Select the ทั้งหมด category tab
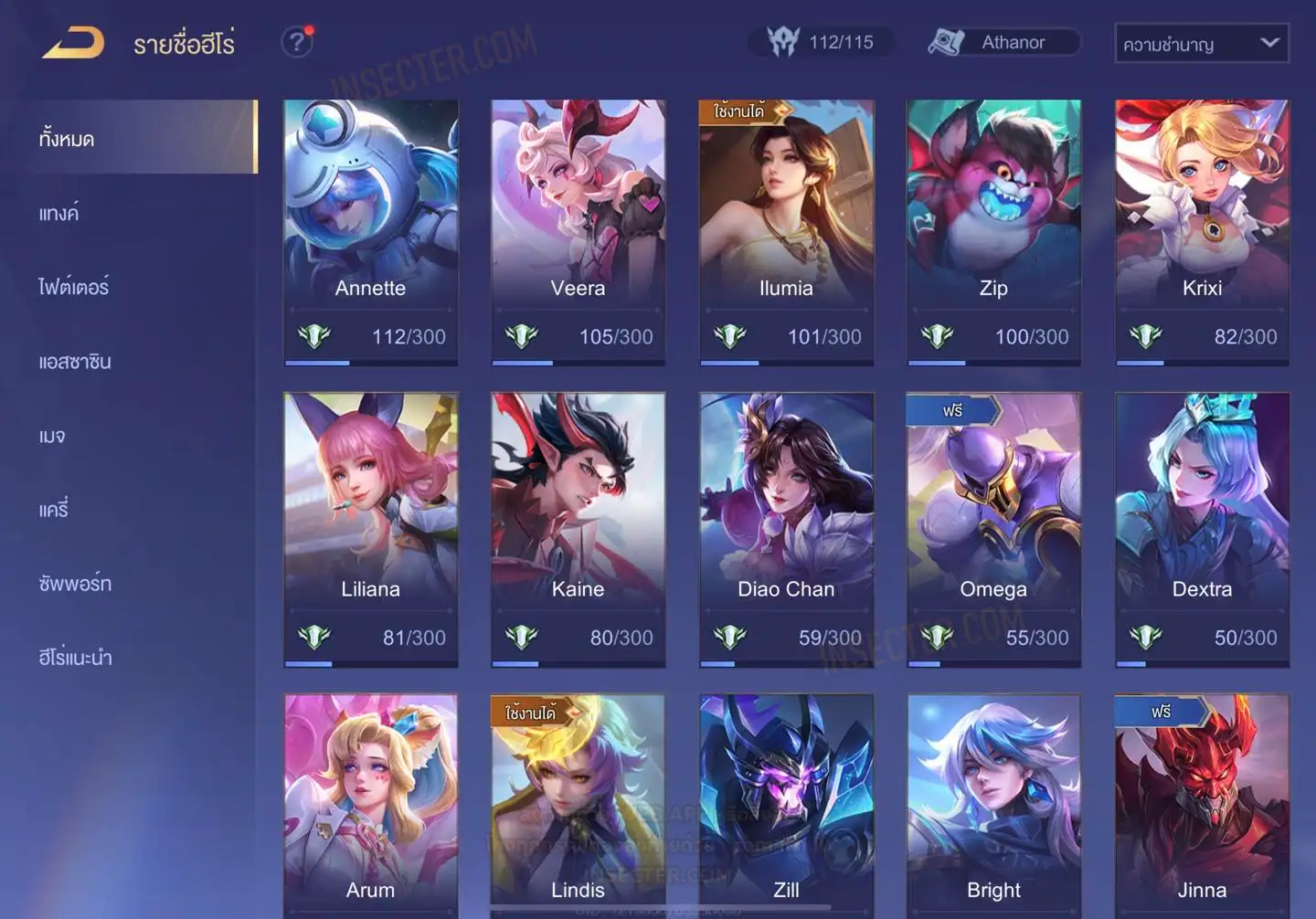1316x919 pixels. click(137, 138)
